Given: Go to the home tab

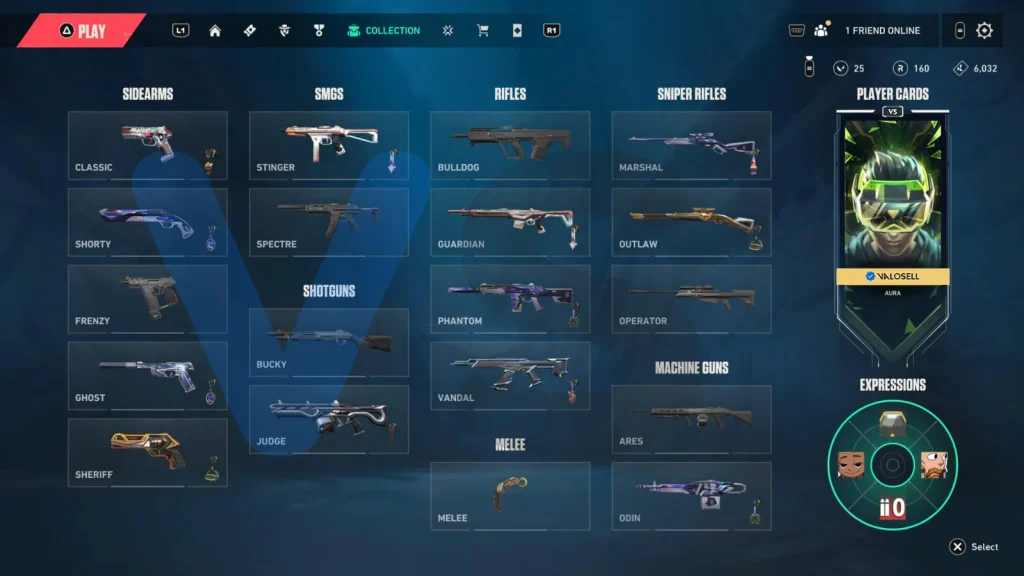Looking at the screenshot, I should click(215, 31).
